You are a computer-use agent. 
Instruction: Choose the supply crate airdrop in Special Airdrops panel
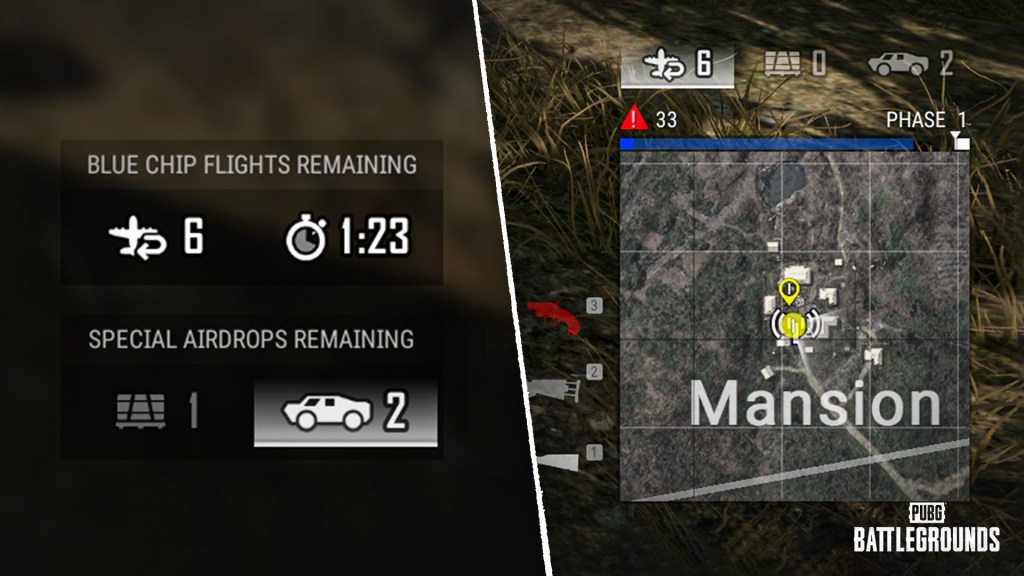156,412
